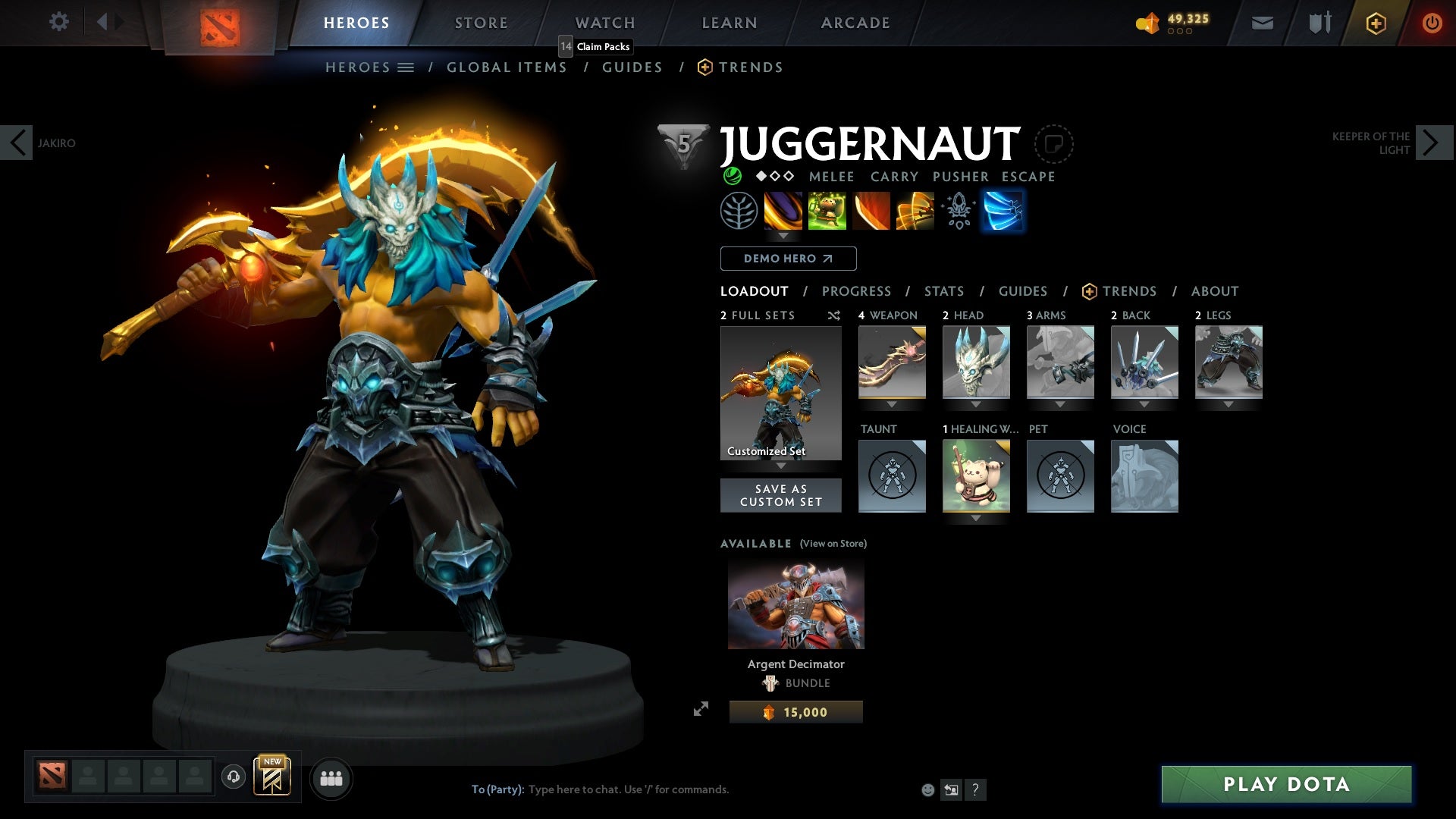This screenshot has width=1456, height=819.
Task: Open the Heroes hamburger menu
Action: (407, 67)
